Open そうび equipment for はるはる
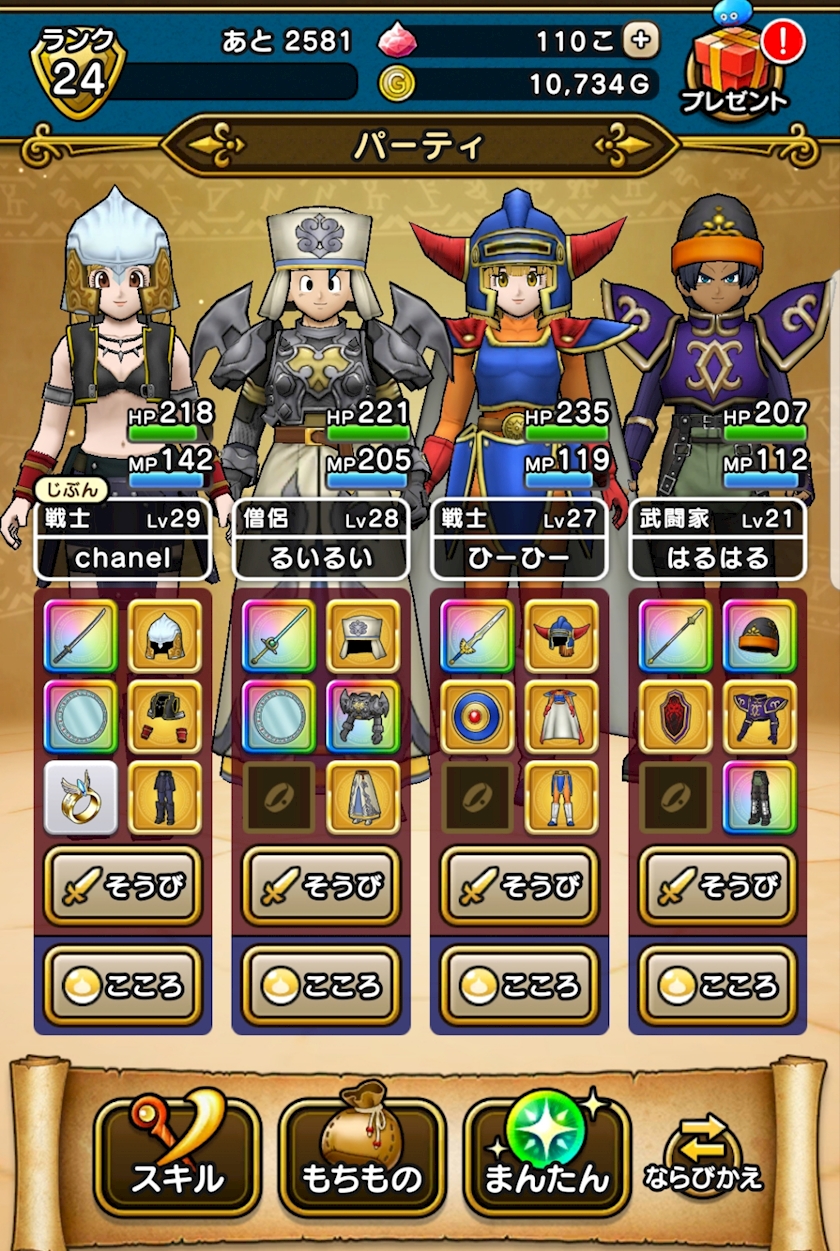This screenshot has height=1251, width=840. (717, 885)
